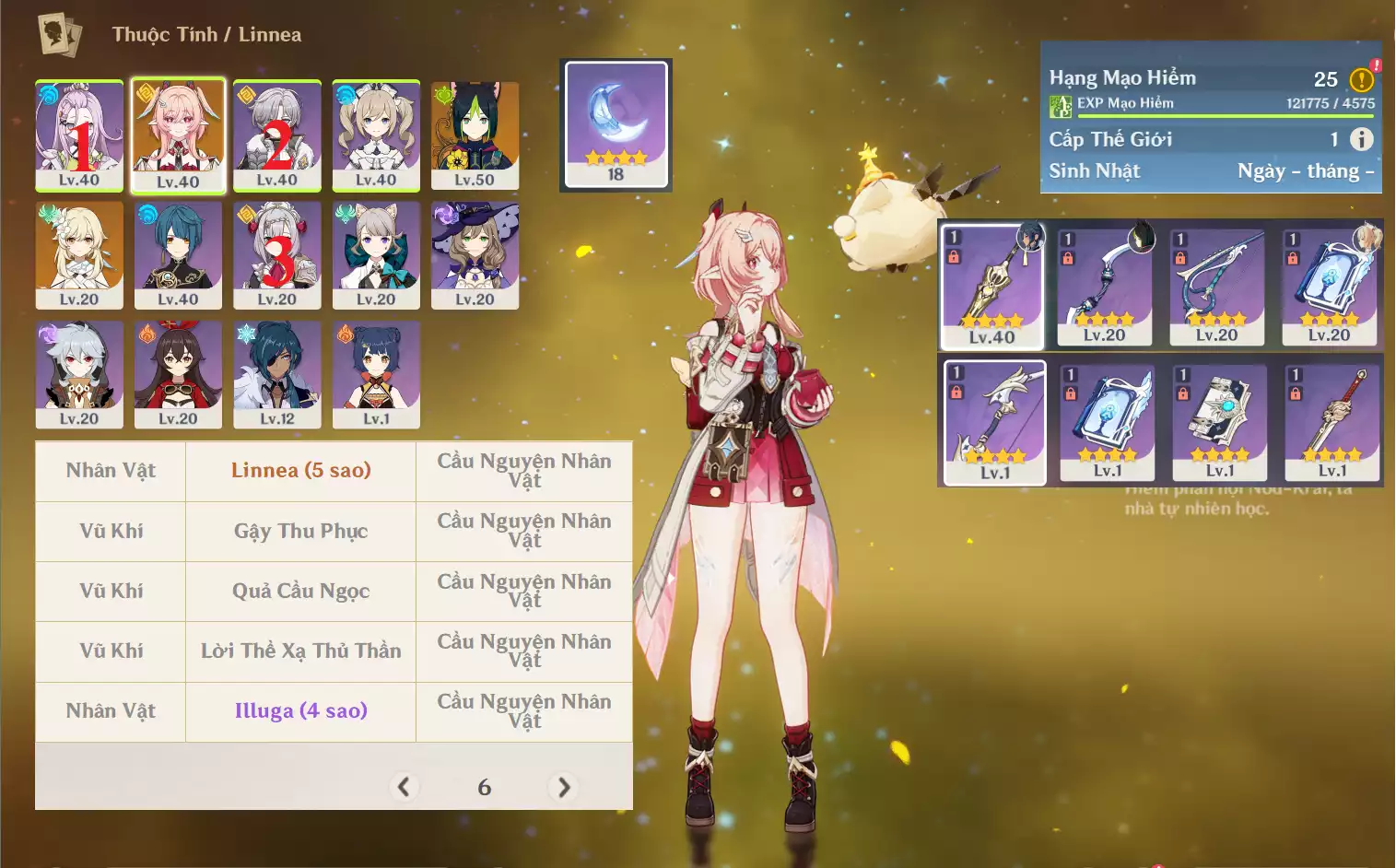Viewport: 1396px width, 868px height.
Task: Choose Xiangling's Lv.1 character portrait
Action: point(376,373)
